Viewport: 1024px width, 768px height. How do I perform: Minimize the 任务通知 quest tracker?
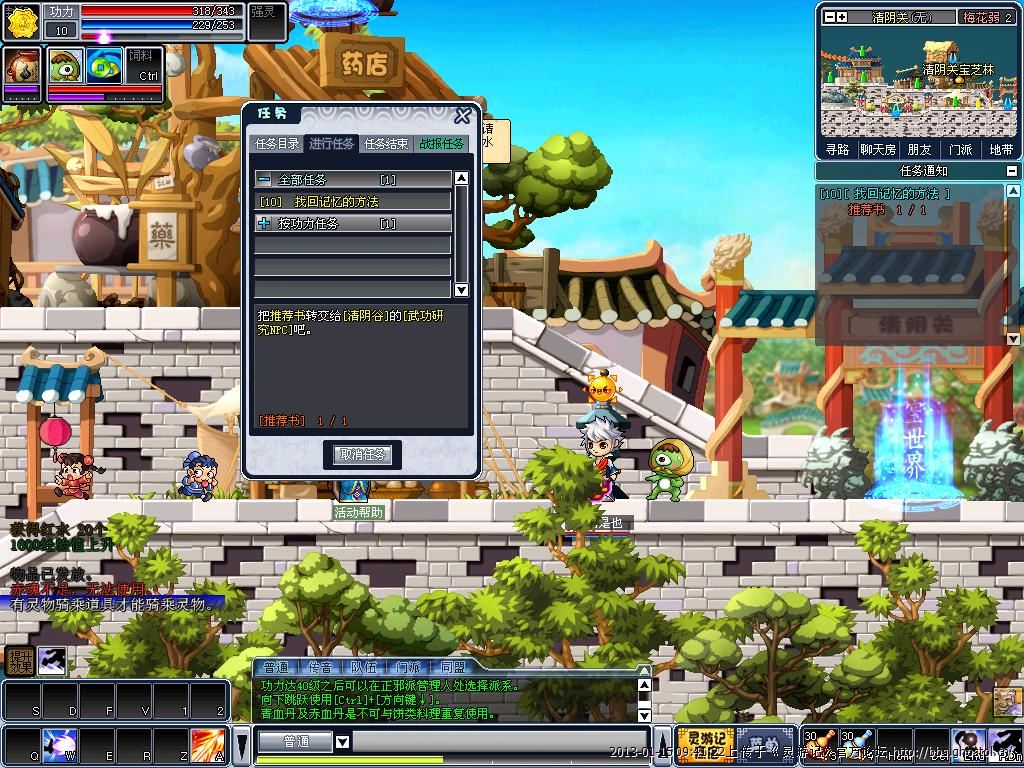tap(1011, 171)
